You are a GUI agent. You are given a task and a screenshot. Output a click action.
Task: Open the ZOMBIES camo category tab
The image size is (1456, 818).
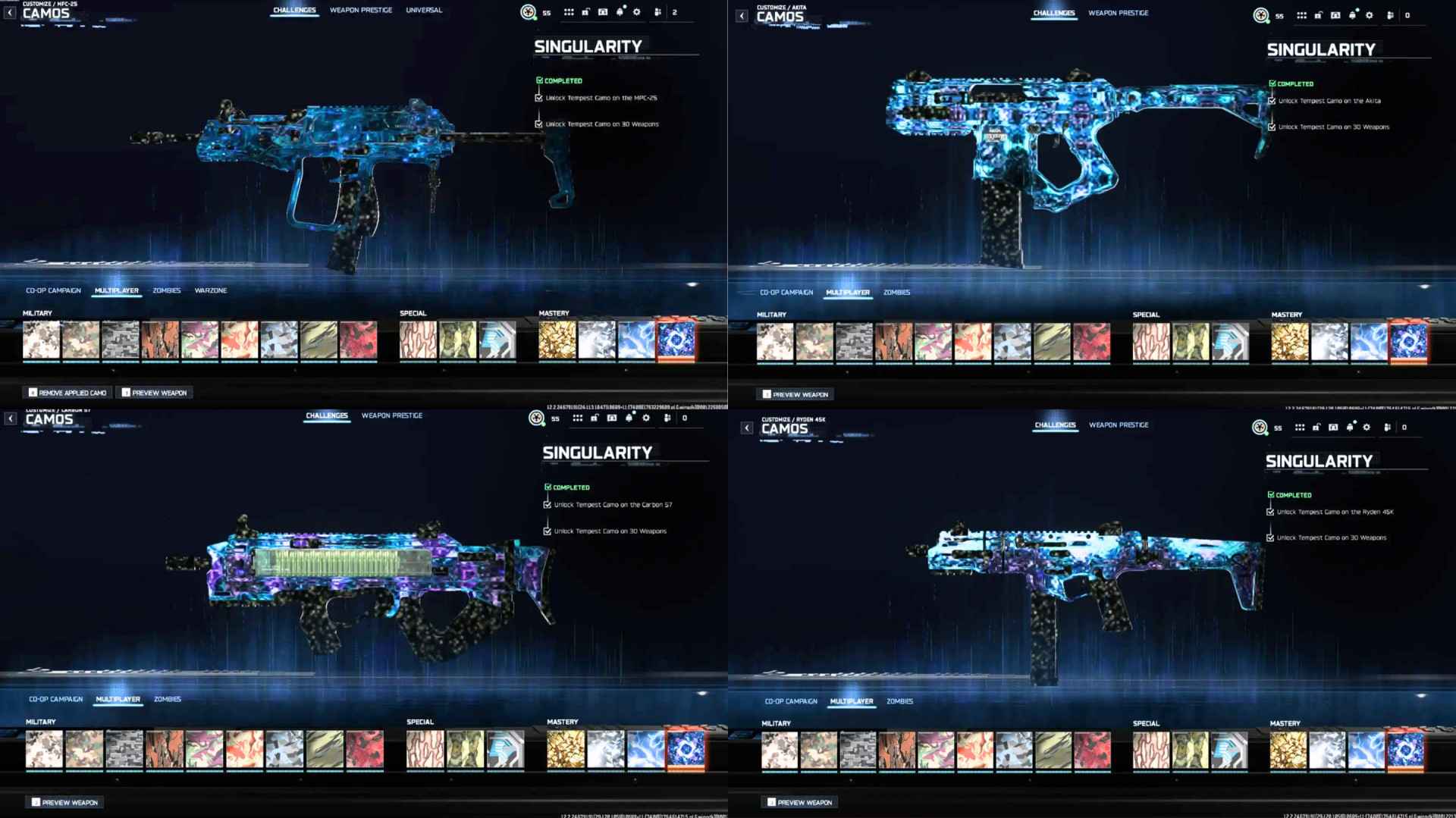(168, 290)
